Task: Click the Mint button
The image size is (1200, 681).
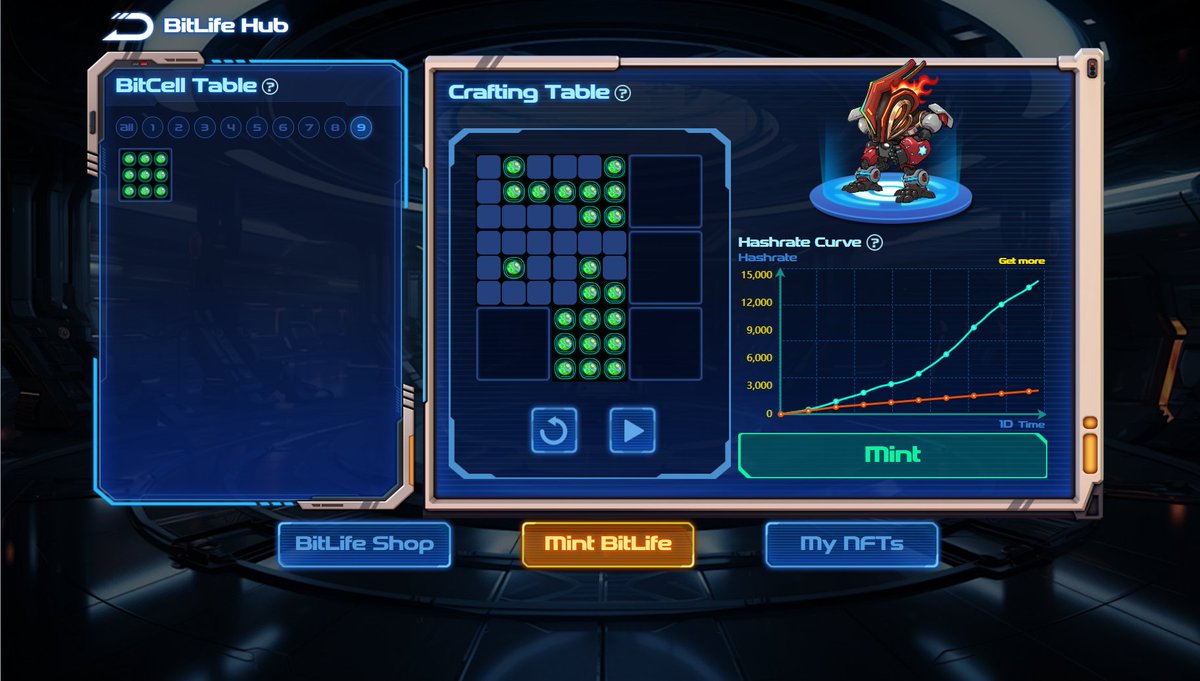Action: (892, 455)
